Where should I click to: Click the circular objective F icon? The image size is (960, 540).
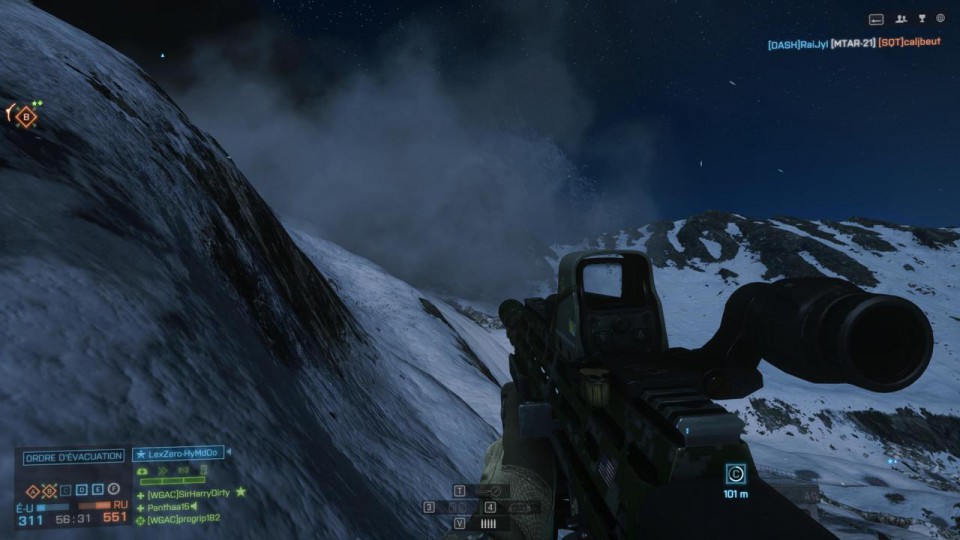pyautogui.click(x=114, y=491)
